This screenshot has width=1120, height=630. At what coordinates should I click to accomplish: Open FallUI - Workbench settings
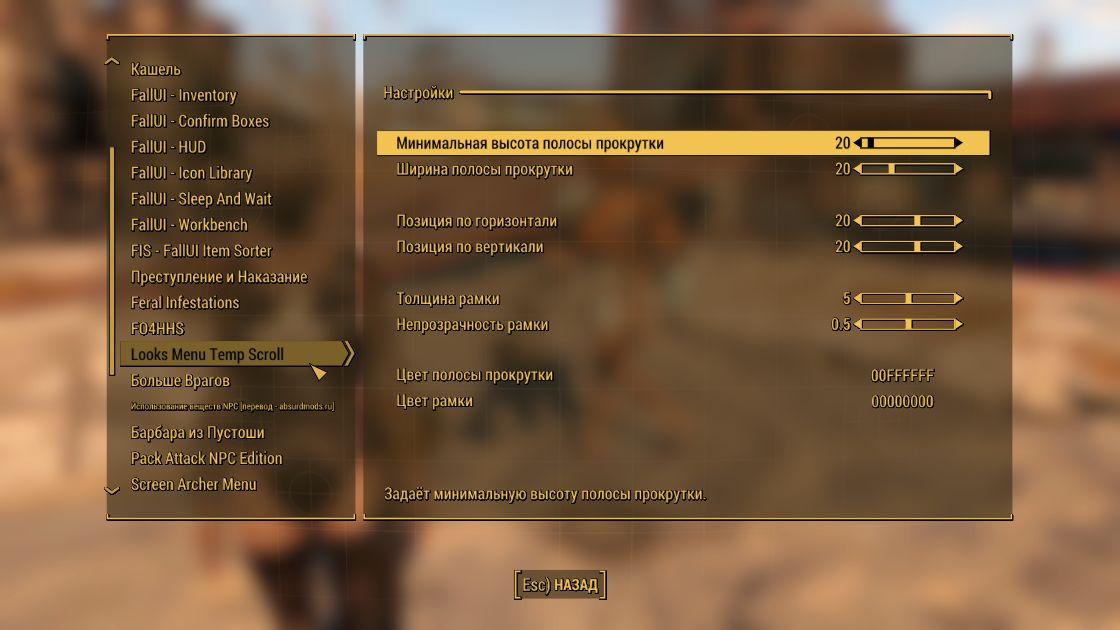pos(189,225)
